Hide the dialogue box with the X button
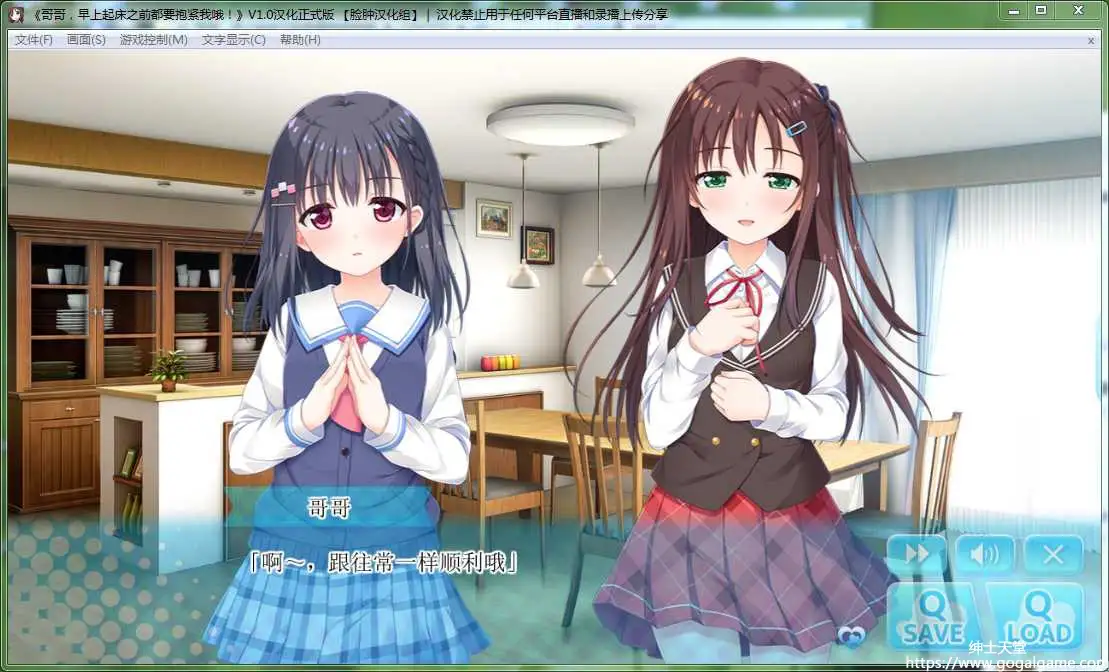The image size is (1109, 672). [1053, 554]
